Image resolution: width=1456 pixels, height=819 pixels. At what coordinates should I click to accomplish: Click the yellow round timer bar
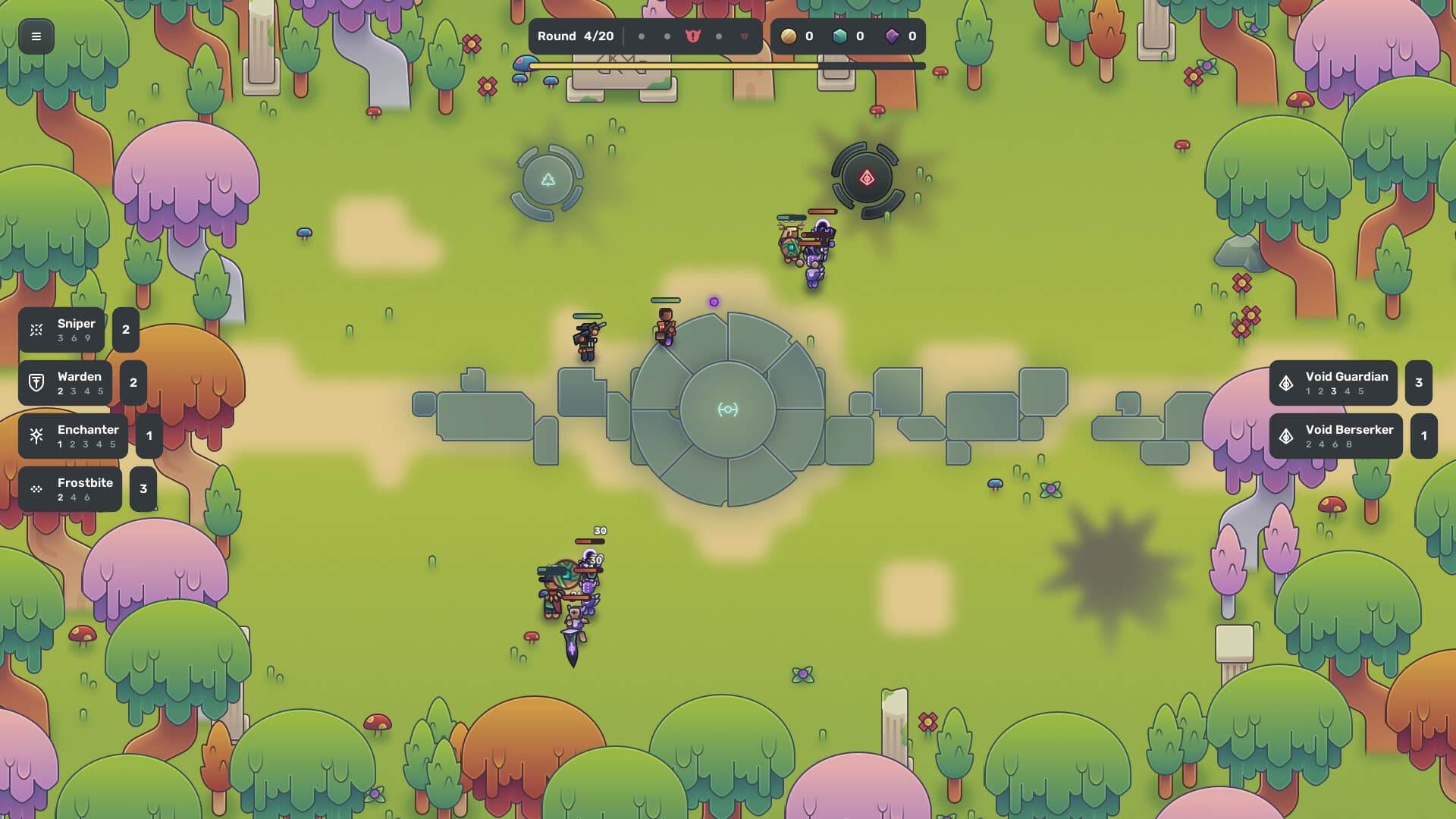pos(675,67)
